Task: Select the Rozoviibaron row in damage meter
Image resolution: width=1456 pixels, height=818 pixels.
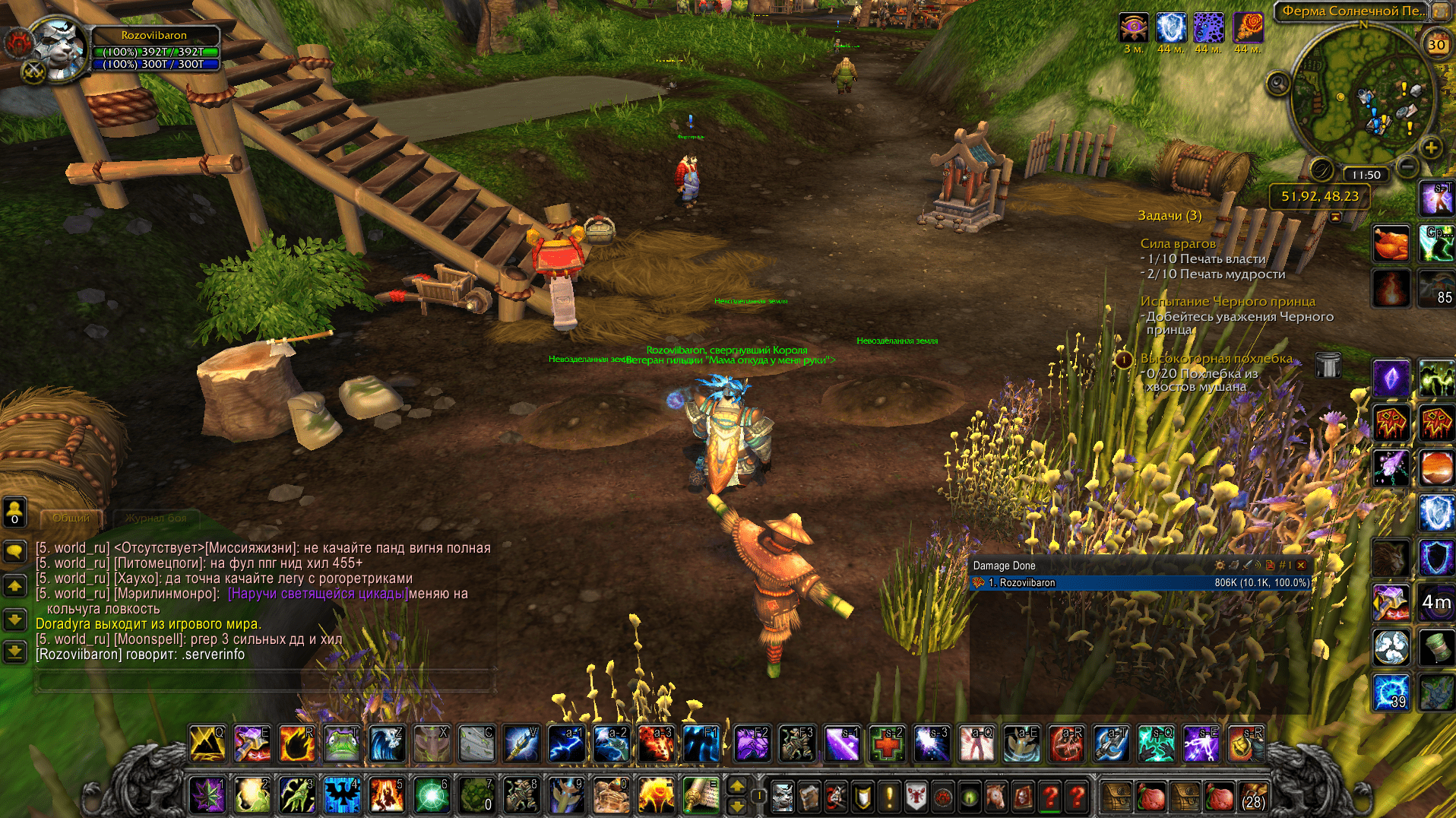Action: pyautogui.click(x=1140, y=583)
